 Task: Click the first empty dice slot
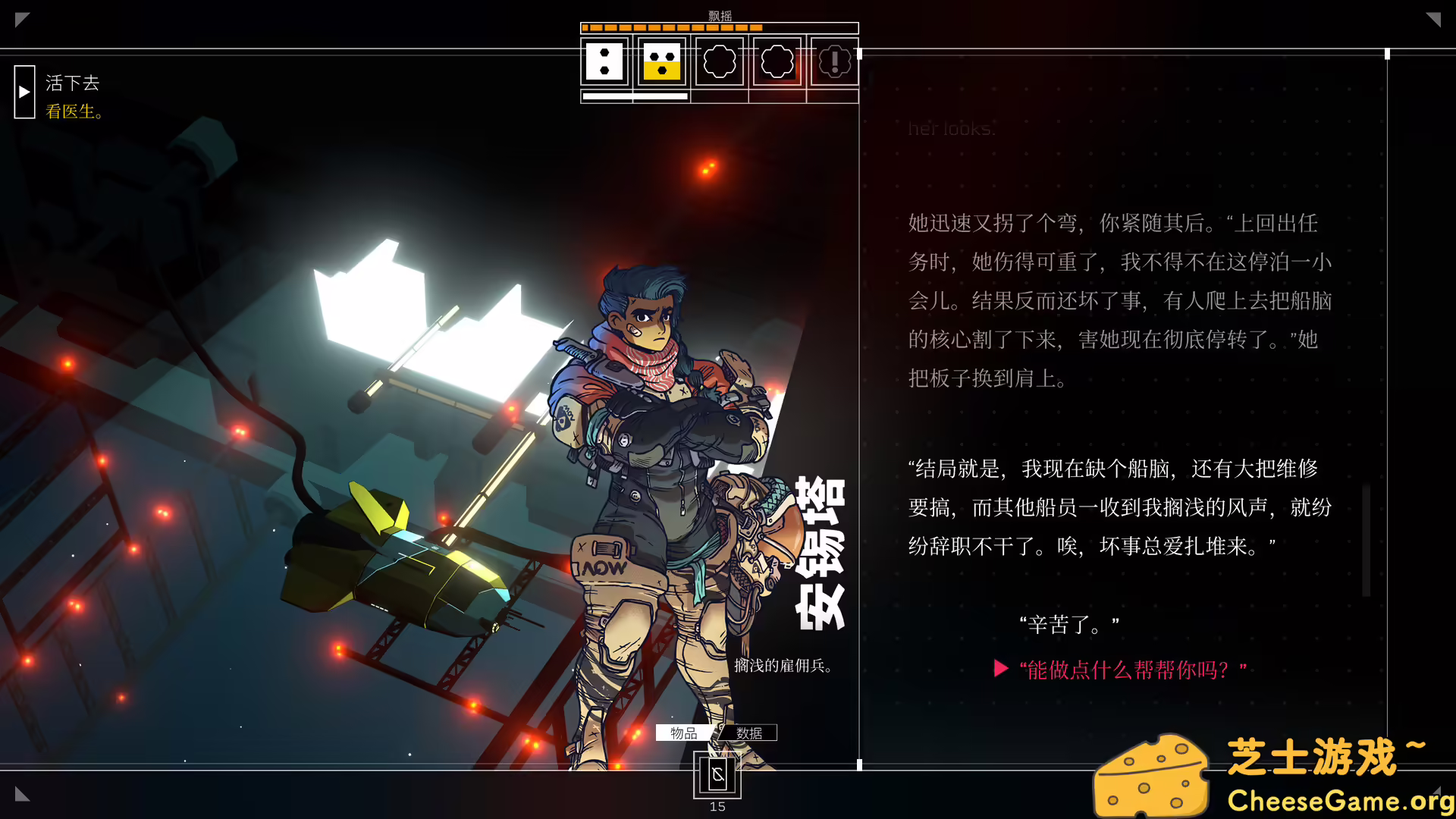click(x=718, y=62)
